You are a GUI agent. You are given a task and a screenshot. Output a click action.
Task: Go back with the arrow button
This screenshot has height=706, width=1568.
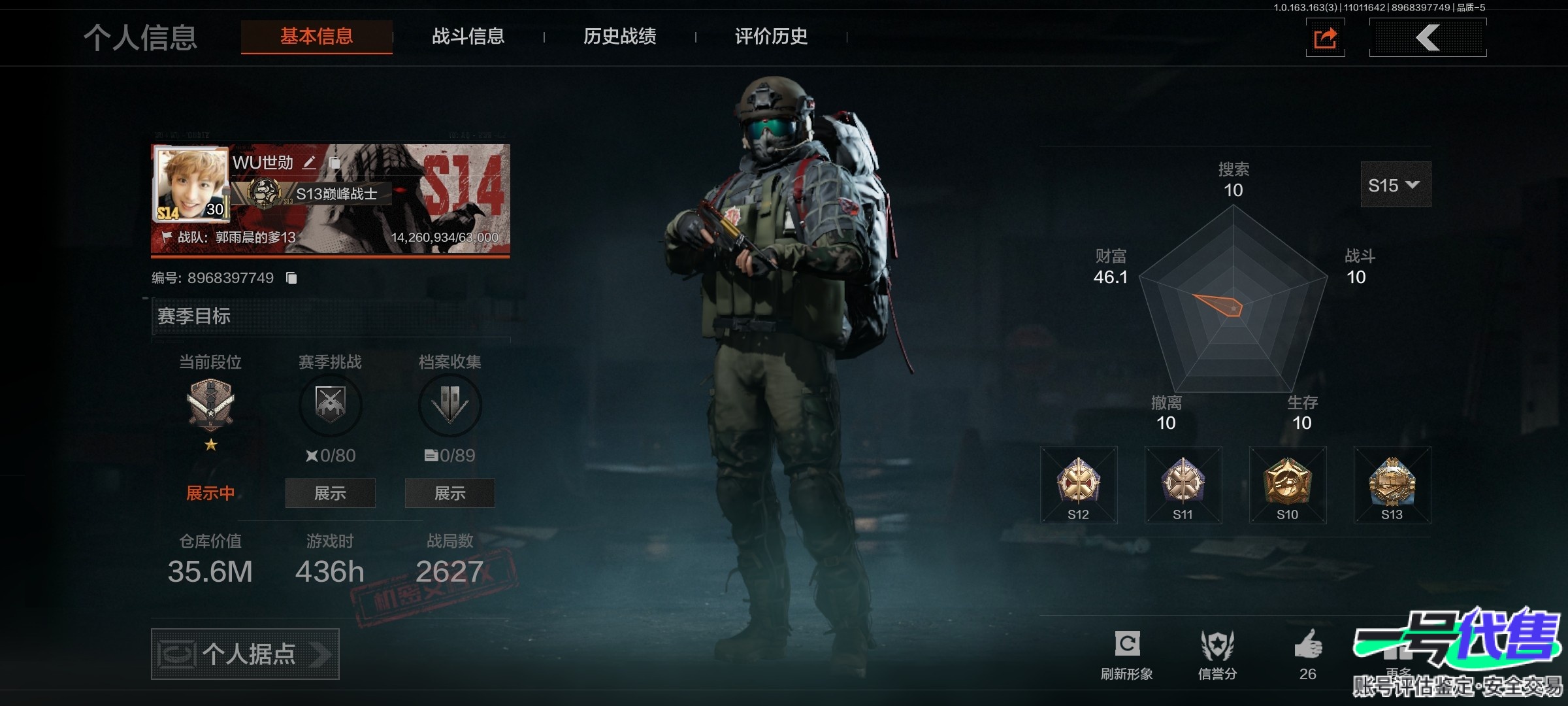pyautogui.click(x=1428, y=38)
